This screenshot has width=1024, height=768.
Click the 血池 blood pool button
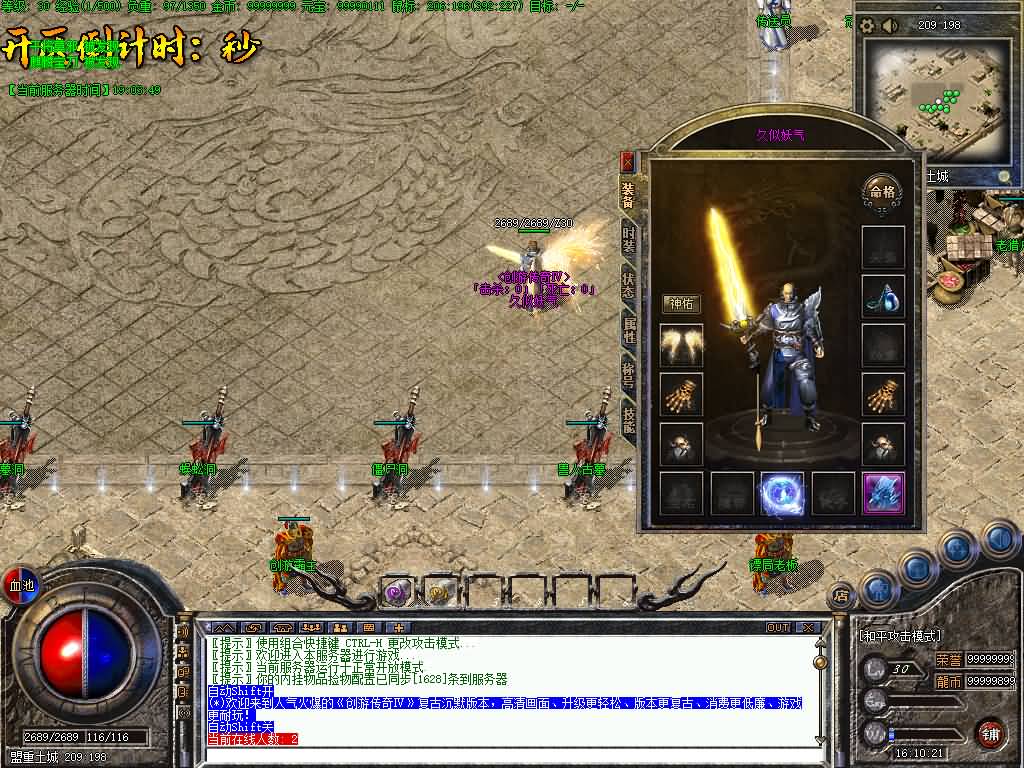[x=19, y=584]
